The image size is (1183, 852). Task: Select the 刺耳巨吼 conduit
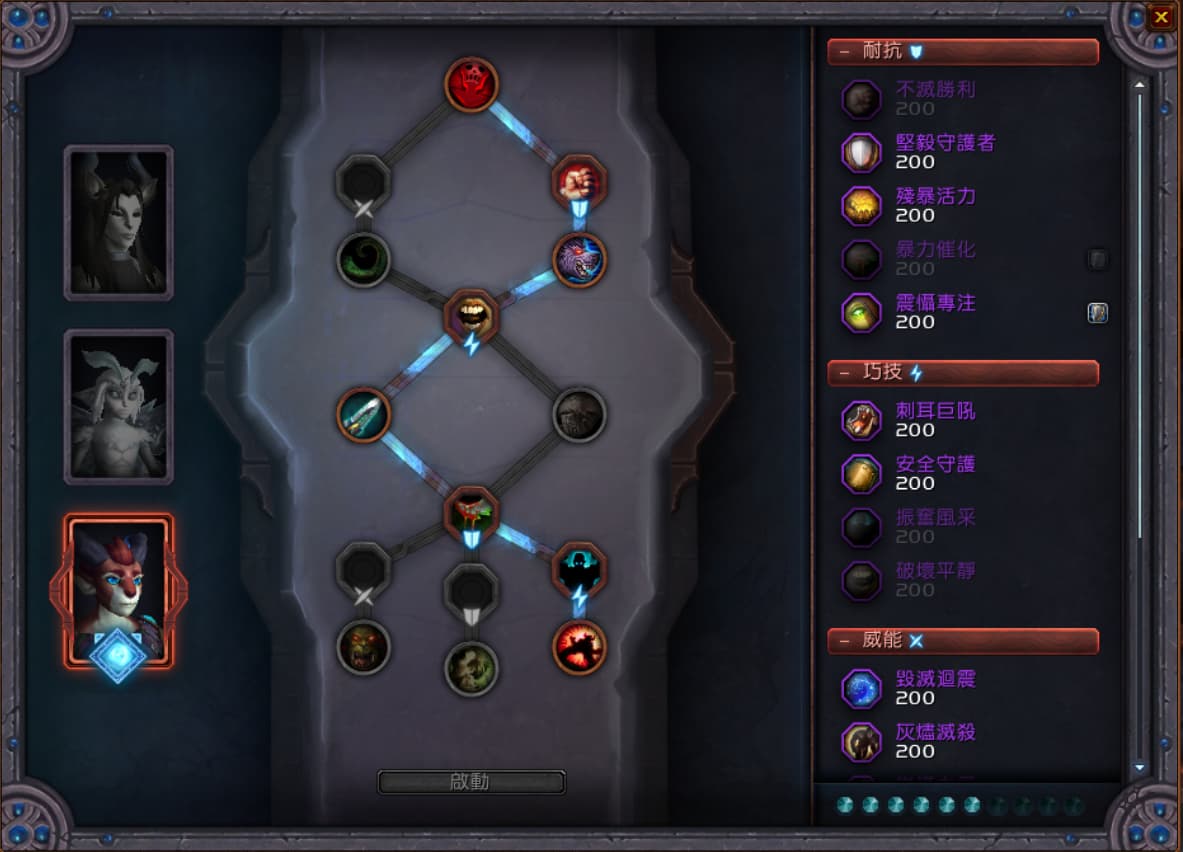pyautogui.click(x=861, y=420)
